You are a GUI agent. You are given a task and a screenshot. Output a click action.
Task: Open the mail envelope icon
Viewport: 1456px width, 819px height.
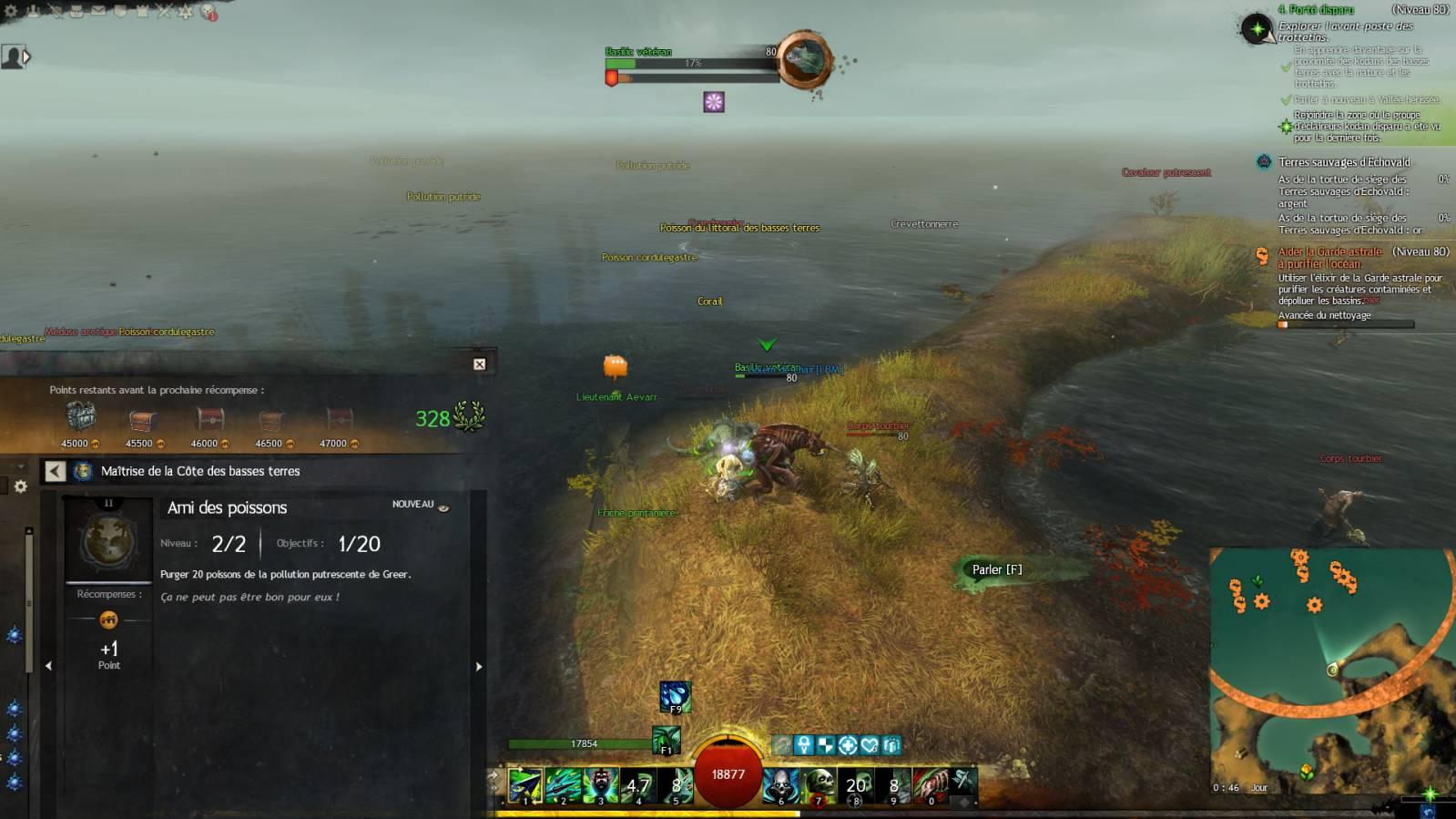click(97, 11)
